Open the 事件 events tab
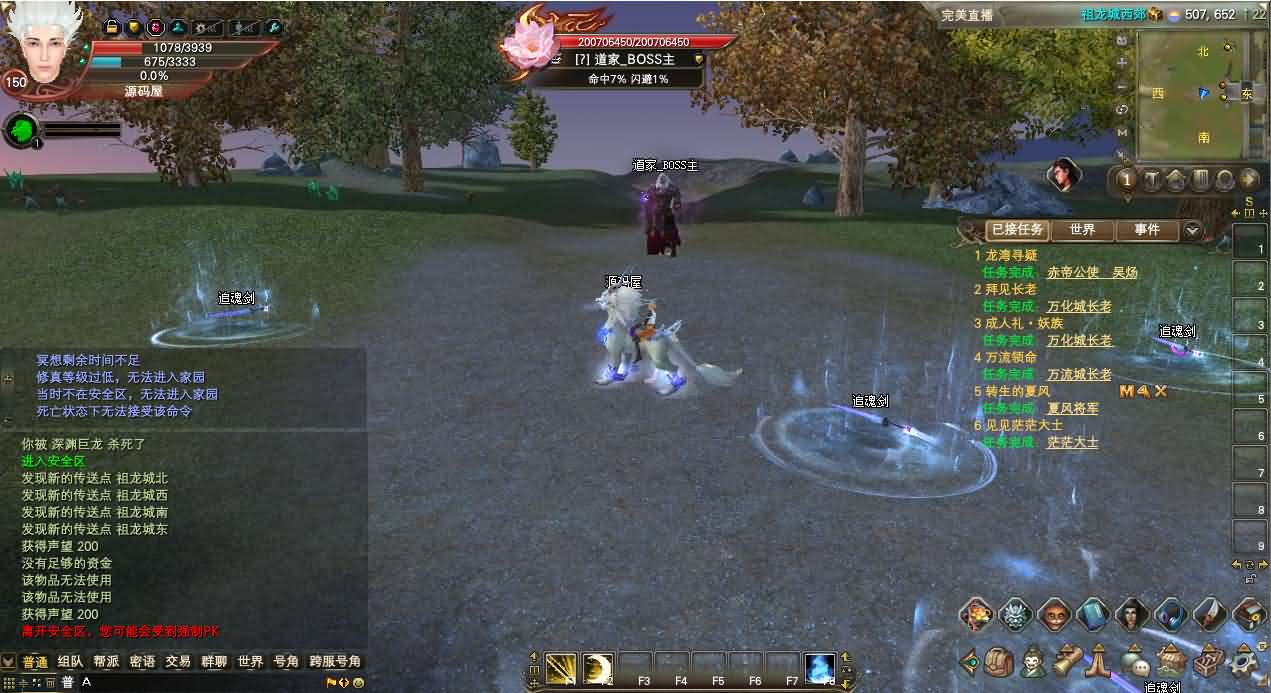The image size is (1271, 693). tap(1147, 230)
